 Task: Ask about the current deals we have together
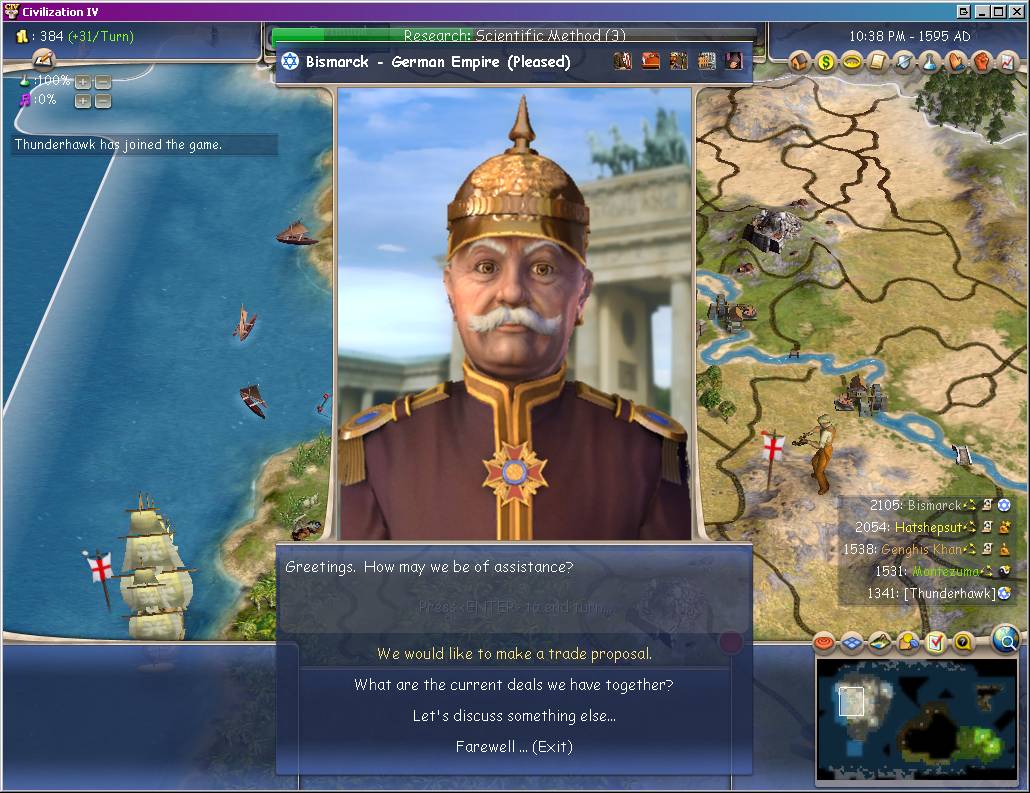(514, 685)
